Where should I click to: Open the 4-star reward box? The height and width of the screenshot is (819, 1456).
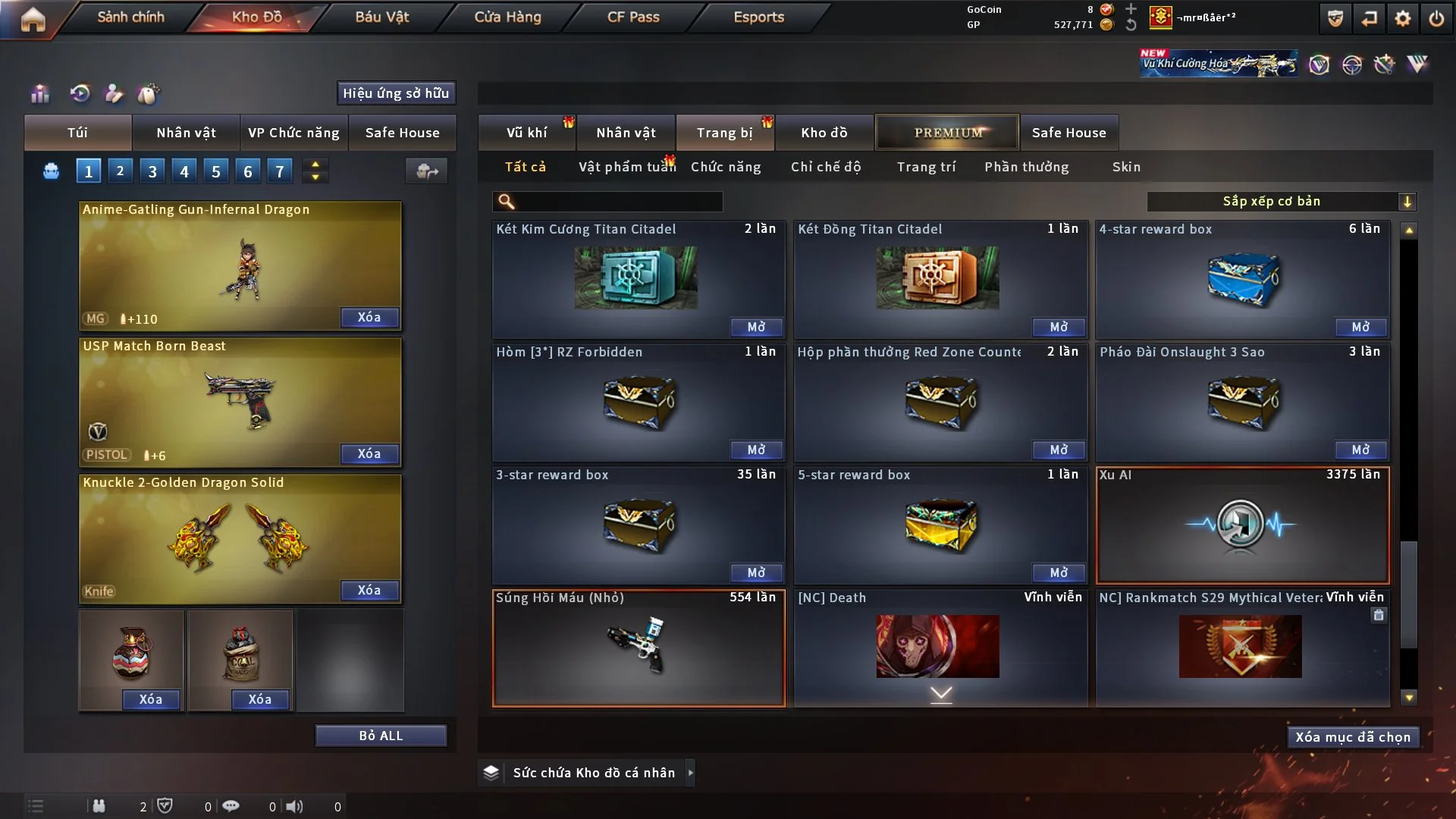pos(1360,327)
